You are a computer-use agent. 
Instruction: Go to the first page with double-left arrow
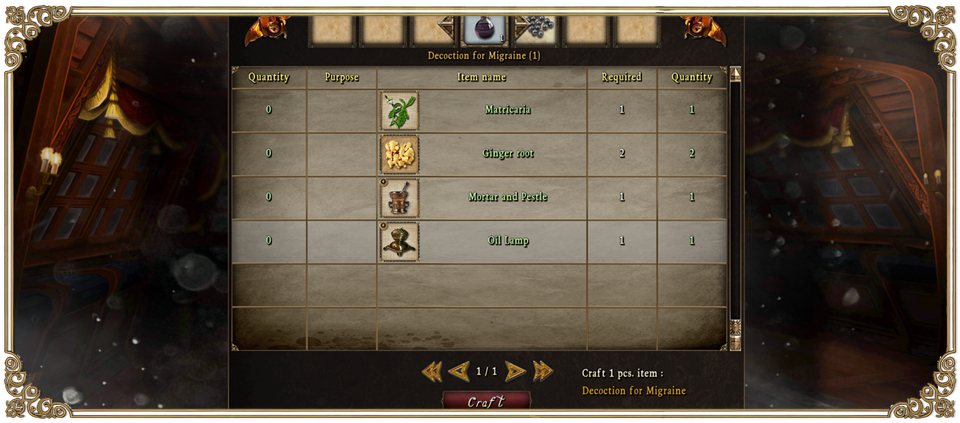coord(432,372)
